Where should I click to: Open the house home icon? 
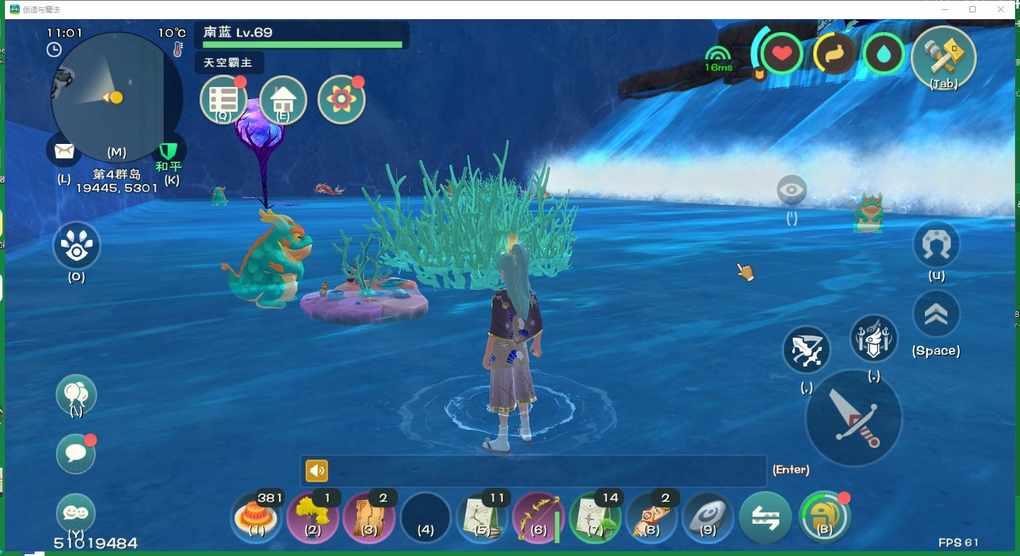click(x=282, y=100)
